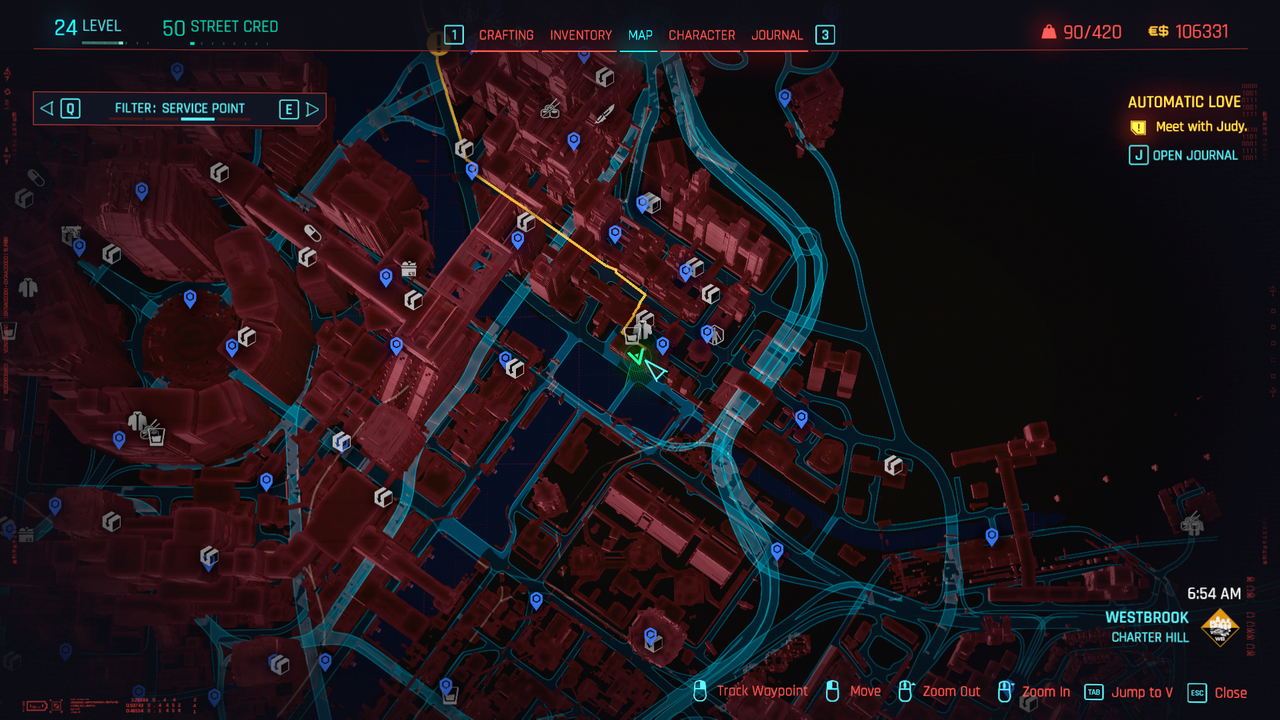Choose the knife melee vendor marker
1280x720 pixels.
604,116
